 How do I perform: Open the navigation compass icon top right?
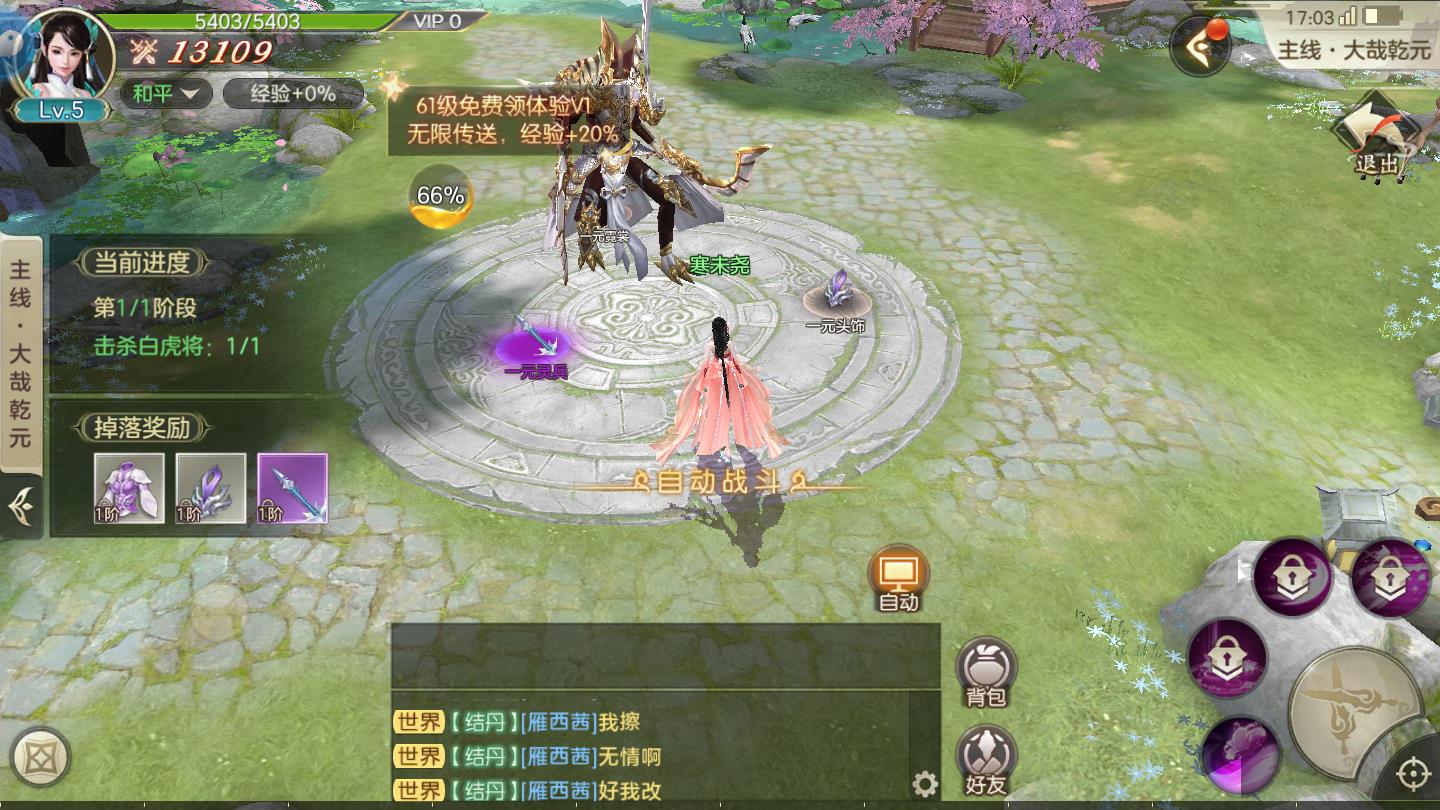click(x=1198, y=45)
